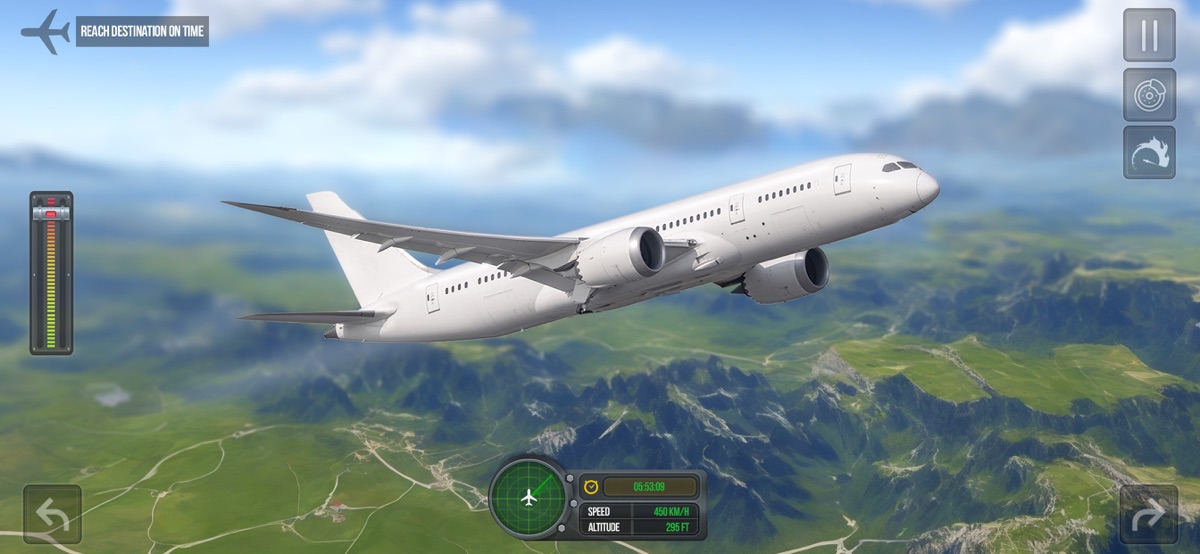Select the Reach Destination On Time objective

(141, 31)
